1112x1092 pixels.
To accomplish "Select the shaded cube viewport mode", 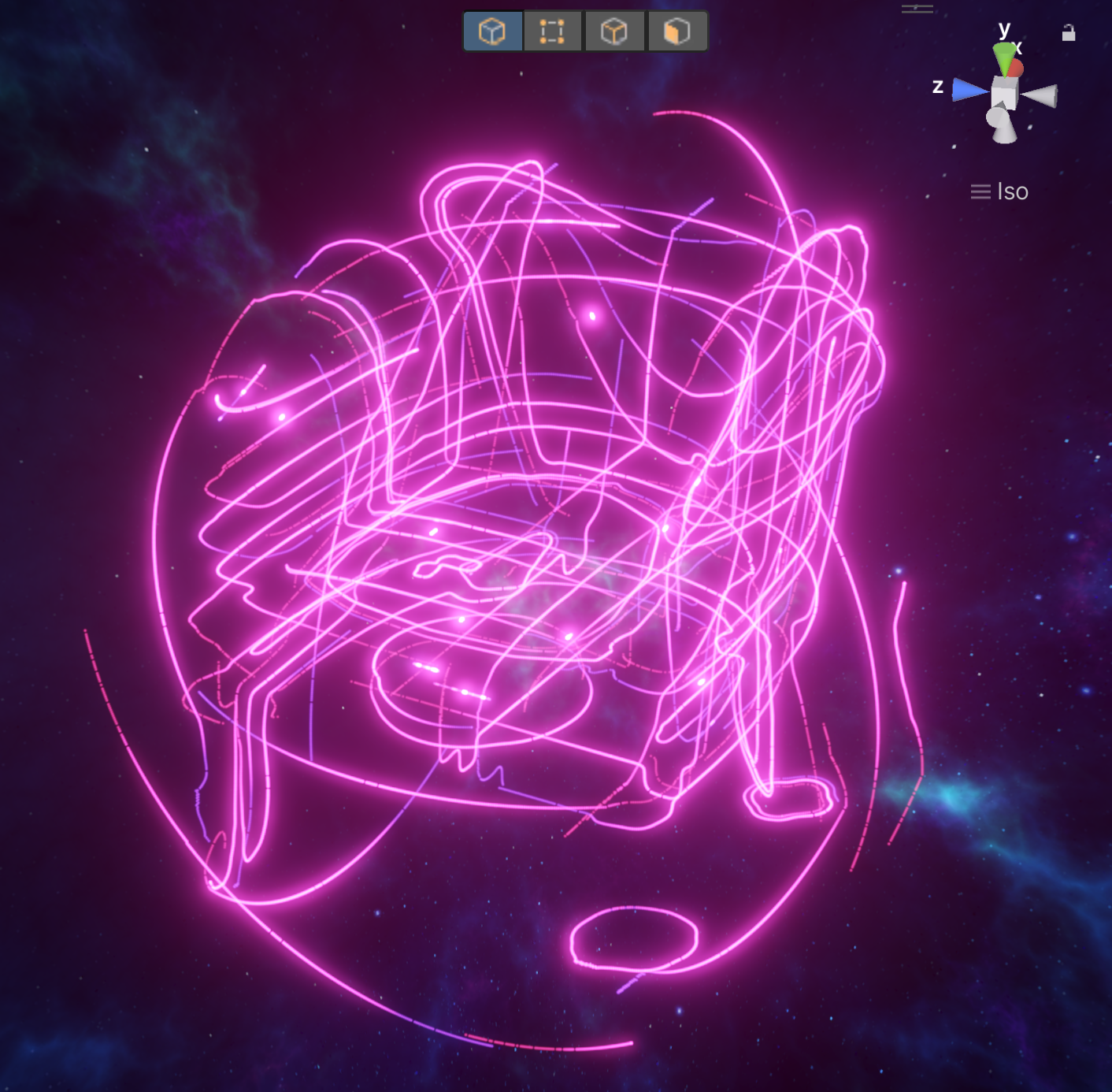I will pyautogui.click(x=491, y=32).
